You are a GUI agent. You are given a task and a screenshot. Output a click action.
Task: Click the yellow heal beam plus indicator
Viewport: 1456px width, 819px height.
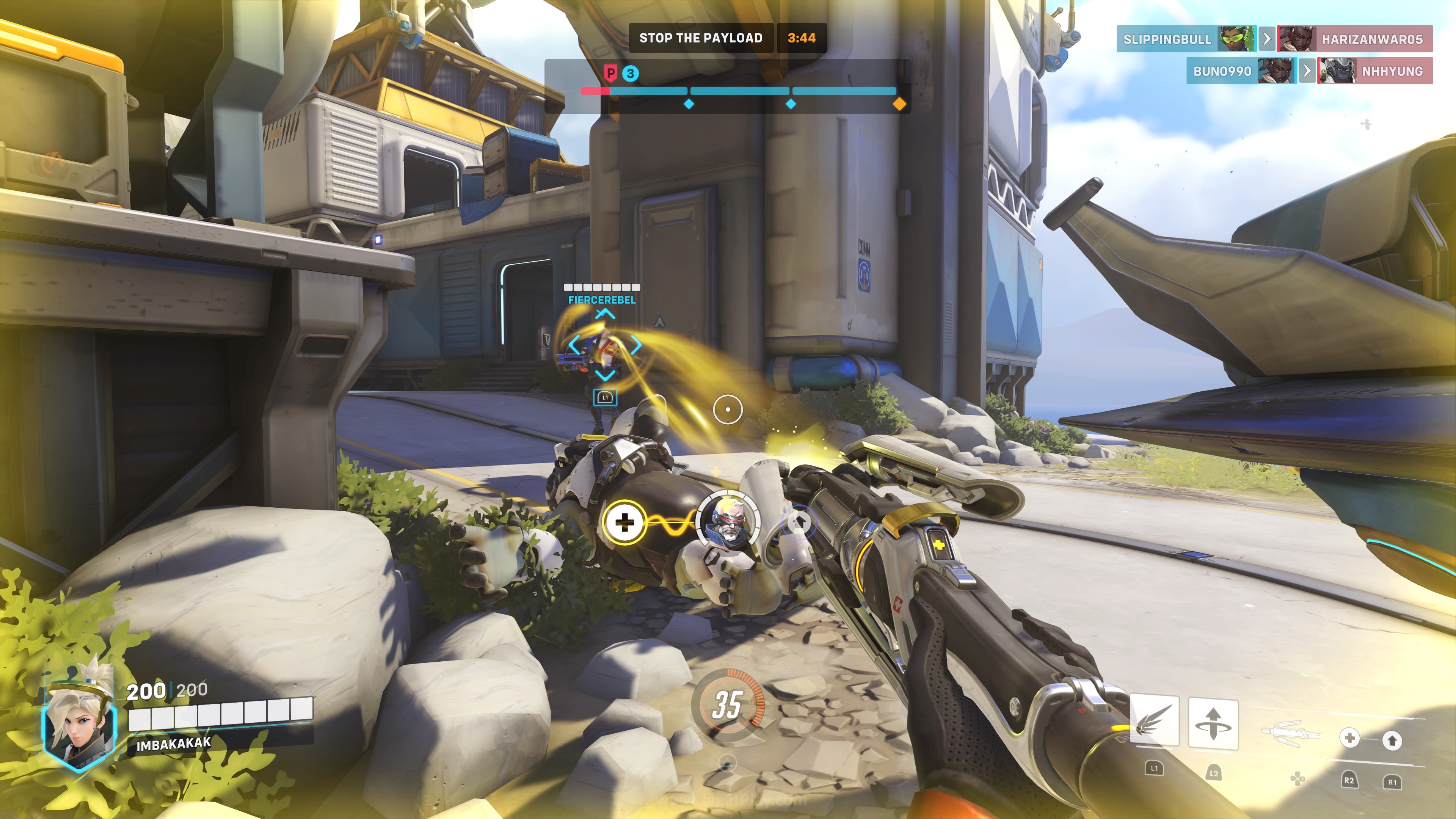pos(624,522)
